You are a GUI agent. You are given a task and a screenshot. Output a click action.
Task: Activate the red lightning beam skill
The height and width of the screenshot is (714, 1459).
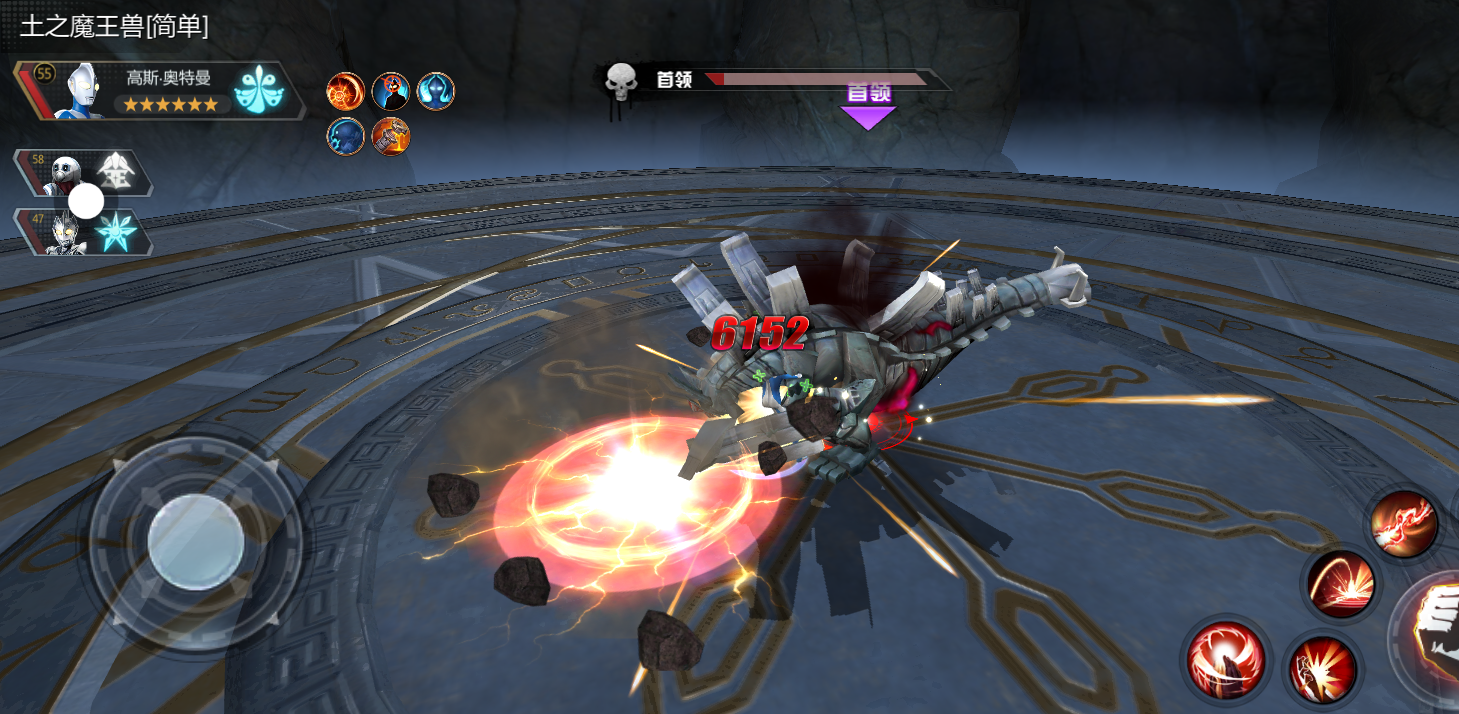coord(1405,525)
